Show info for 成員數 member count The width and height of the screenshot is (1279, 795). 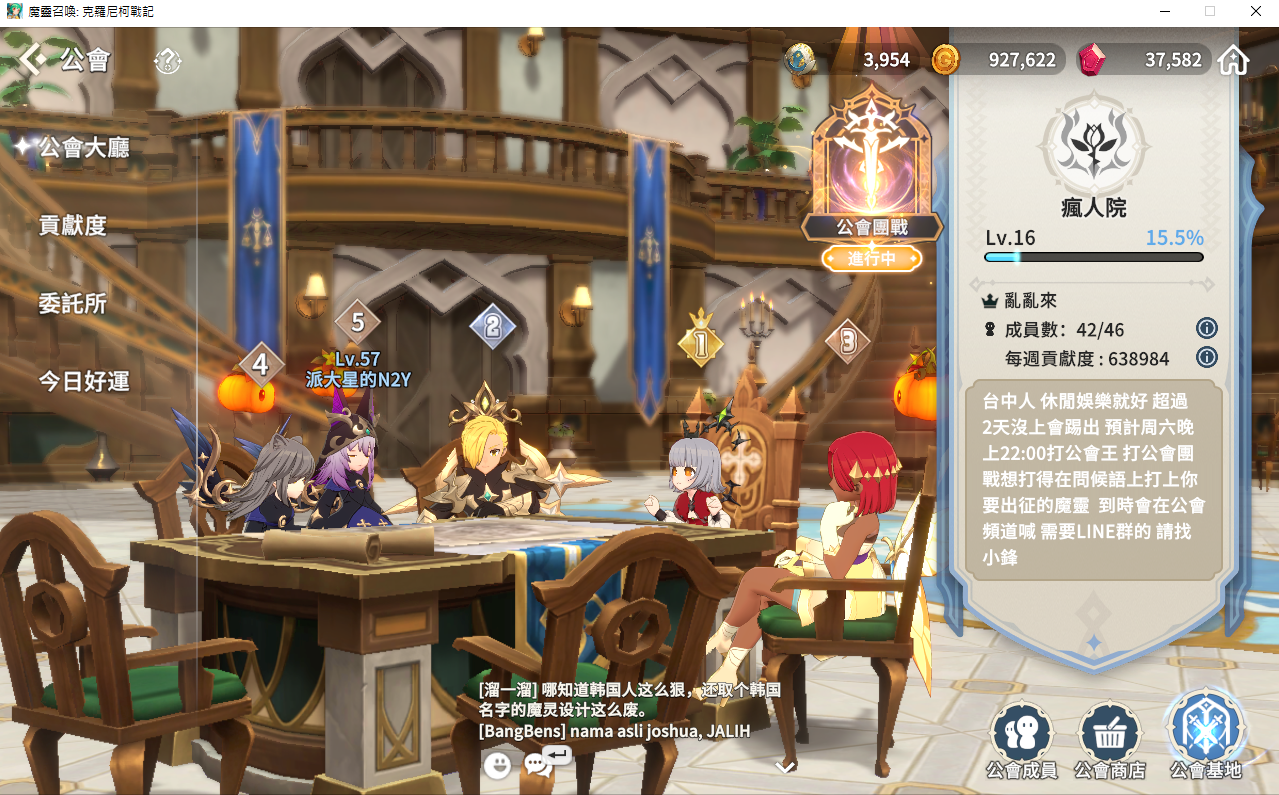click(x=1206, y=329)
